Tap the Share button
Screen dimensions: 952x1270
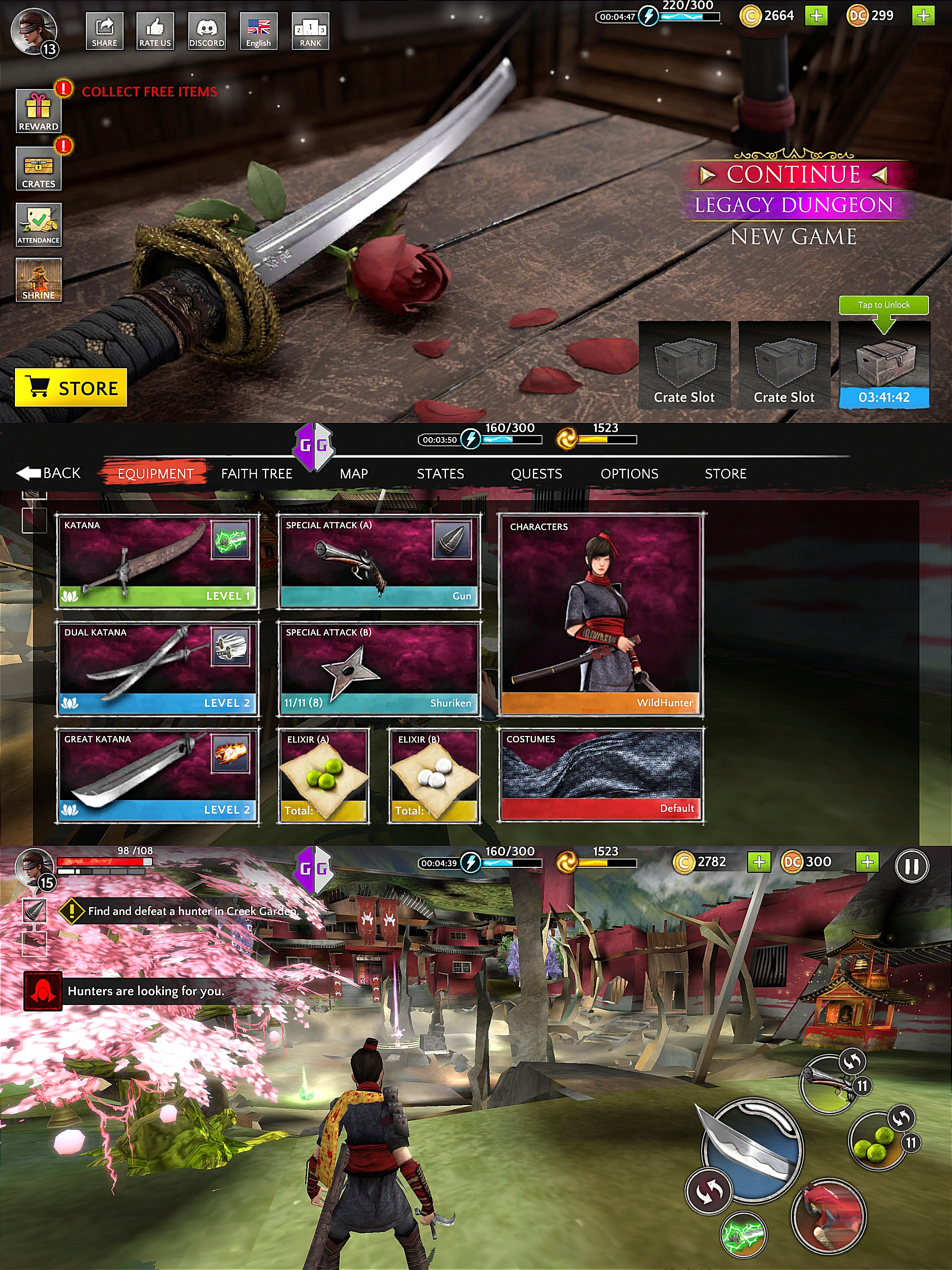104,31
